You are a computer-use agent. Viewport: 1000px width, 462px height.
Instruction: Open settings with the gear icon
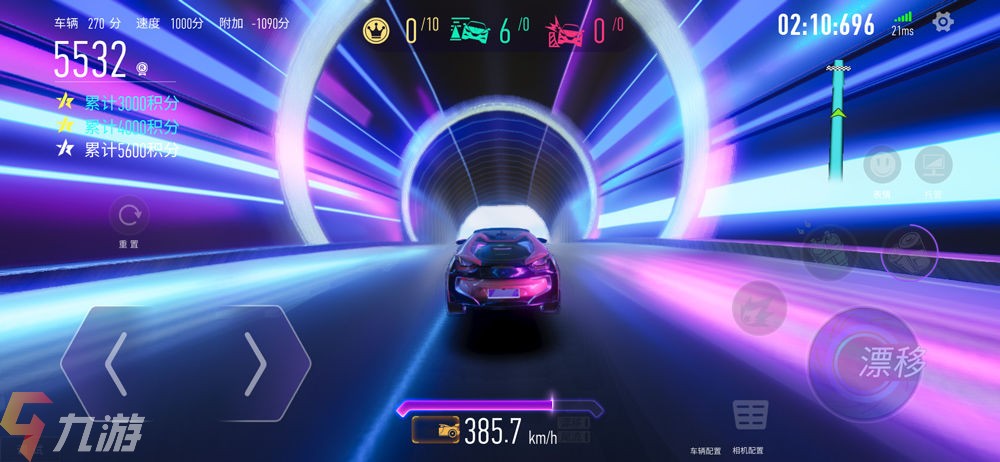click(942, 23)
